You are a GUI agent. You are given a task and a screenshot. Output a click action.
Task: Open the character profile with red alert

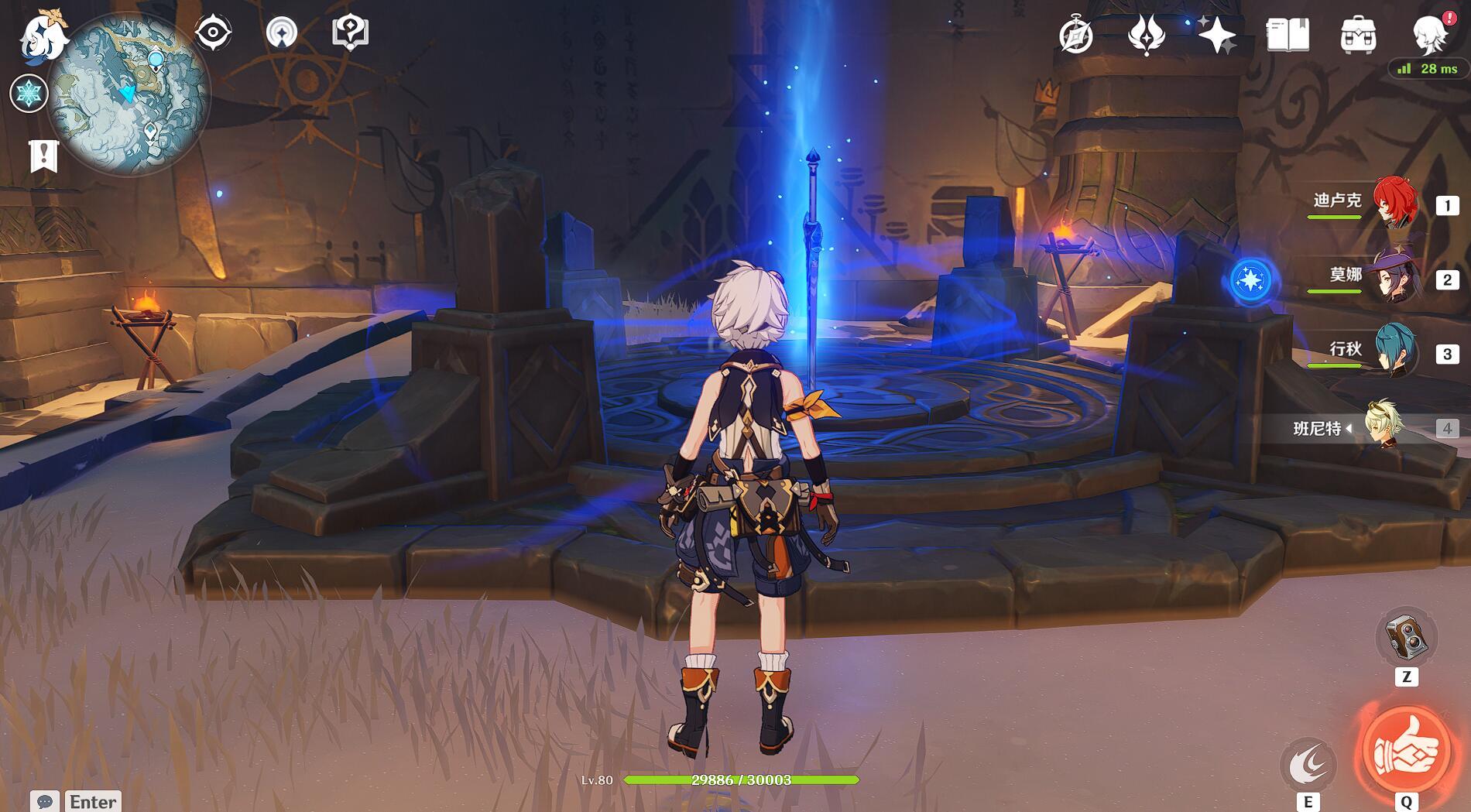[1429, 35]
